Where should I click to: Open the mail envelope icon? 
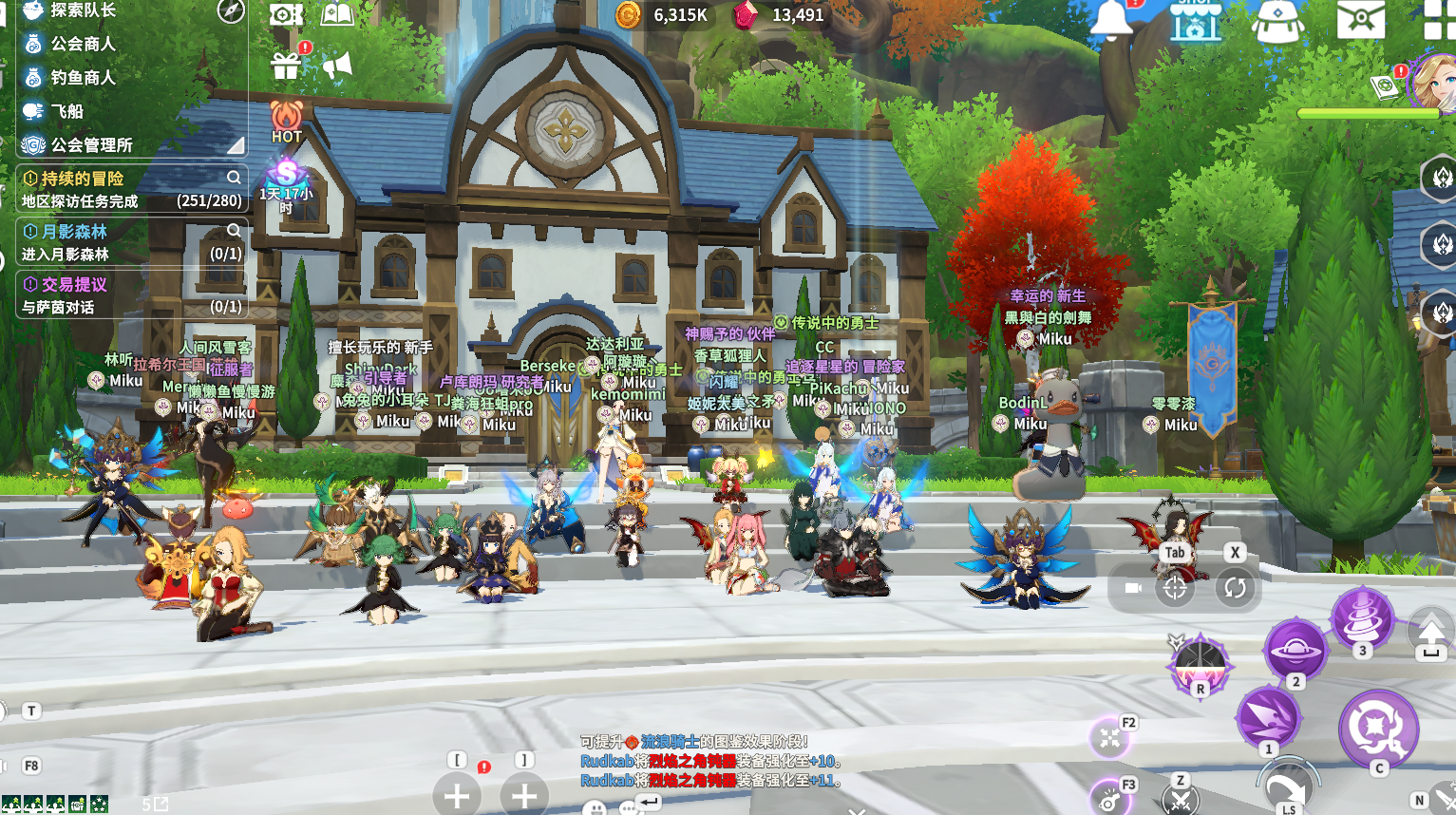pos(1360,19)
